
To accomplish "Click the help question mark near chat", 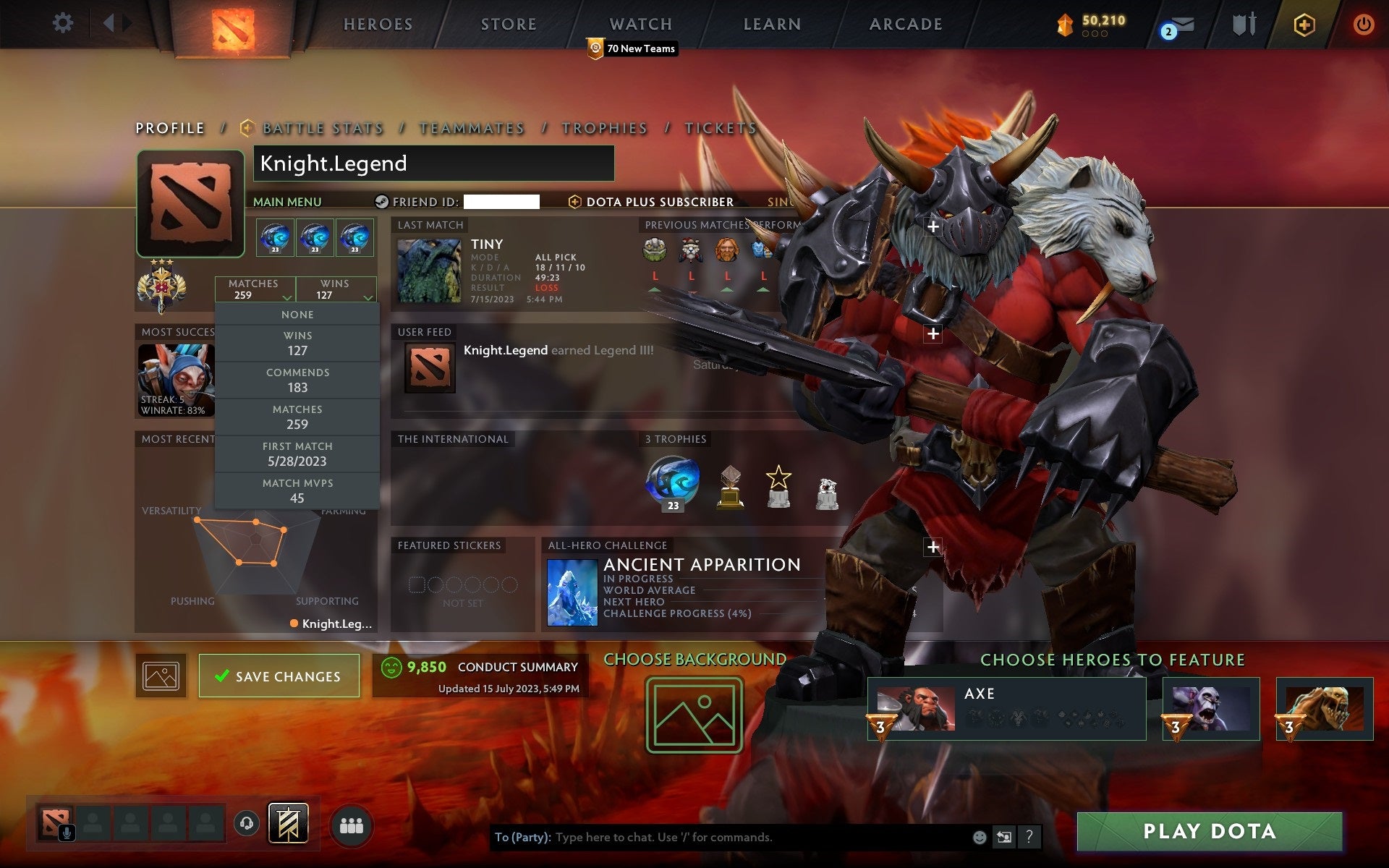I will pyautogui.click(x=1028, y=838).
